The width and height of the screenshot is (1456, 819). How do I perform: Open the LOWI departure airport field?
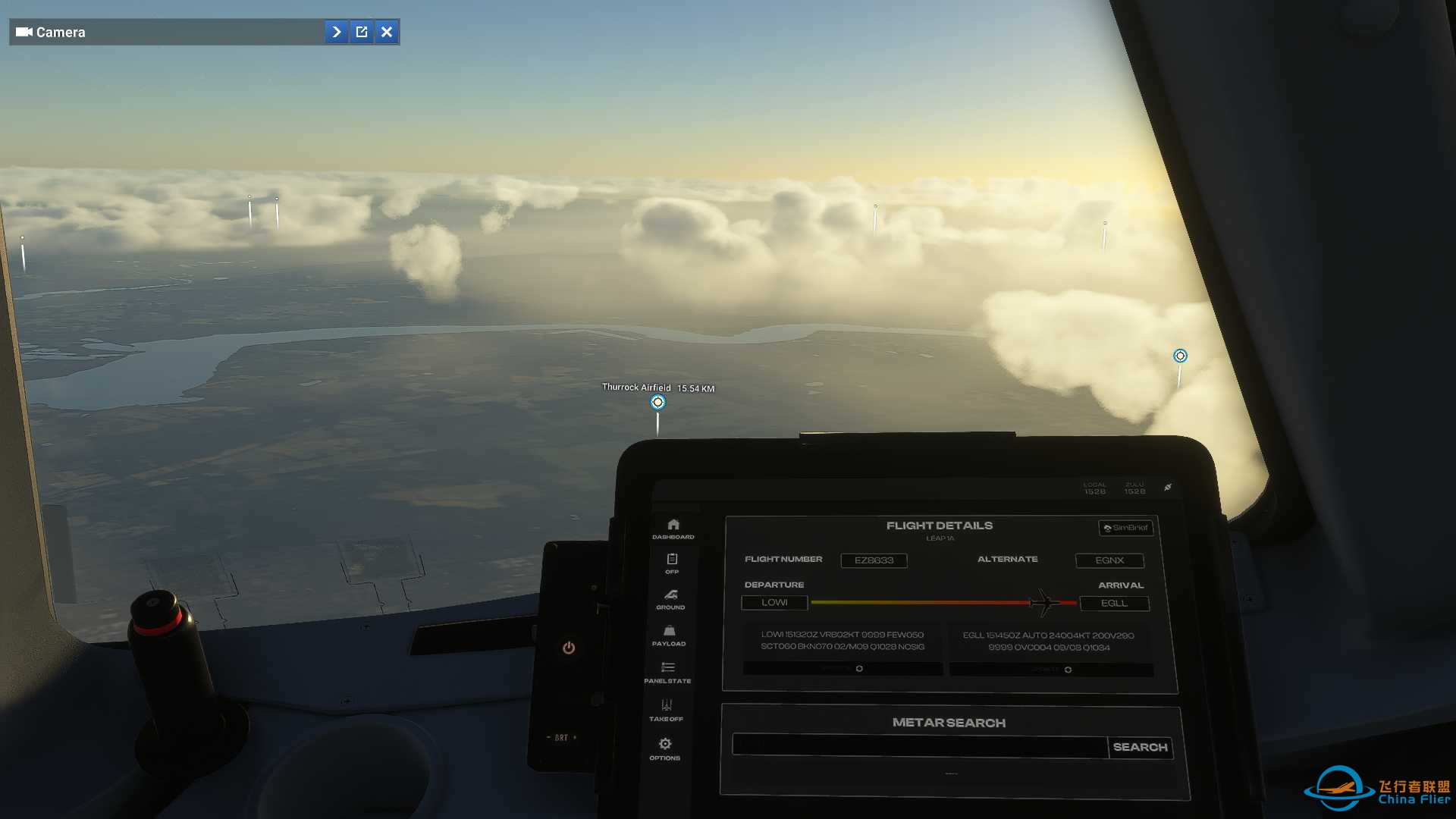click(x=774, y=602)
